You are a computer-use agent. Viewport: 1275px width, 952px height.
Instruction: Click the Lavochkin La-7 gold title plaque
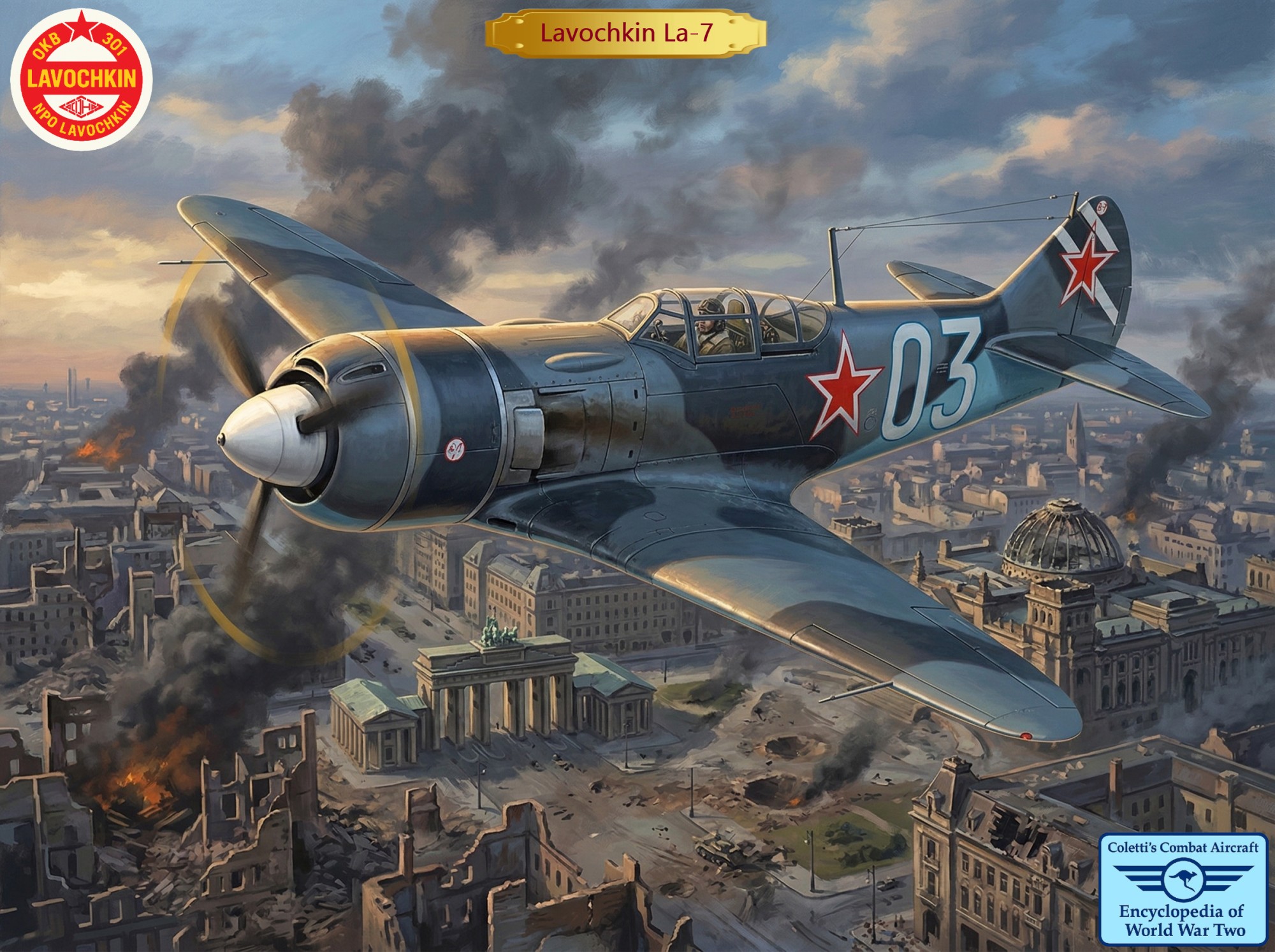625,33
